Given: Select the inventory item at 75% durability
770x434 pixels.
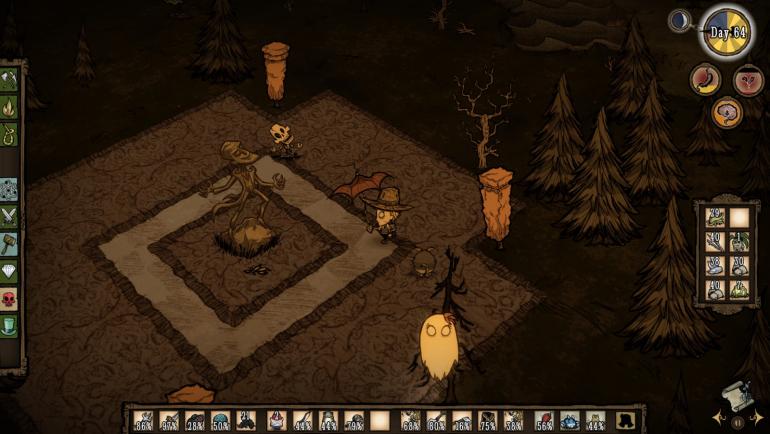Looking at the screenshot, I should click(487, 421).
